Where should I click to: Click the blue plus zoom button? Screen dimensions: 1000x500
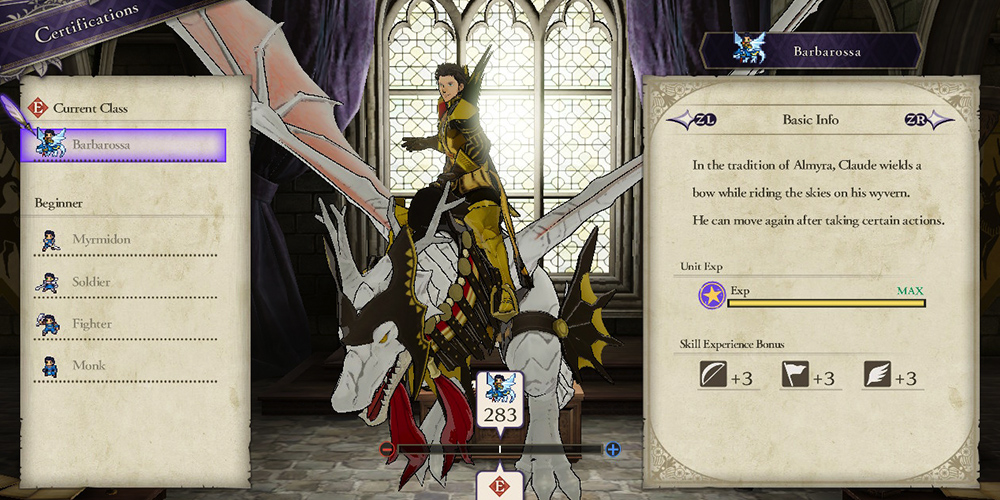pyautogui.click(x=612, y=450)
